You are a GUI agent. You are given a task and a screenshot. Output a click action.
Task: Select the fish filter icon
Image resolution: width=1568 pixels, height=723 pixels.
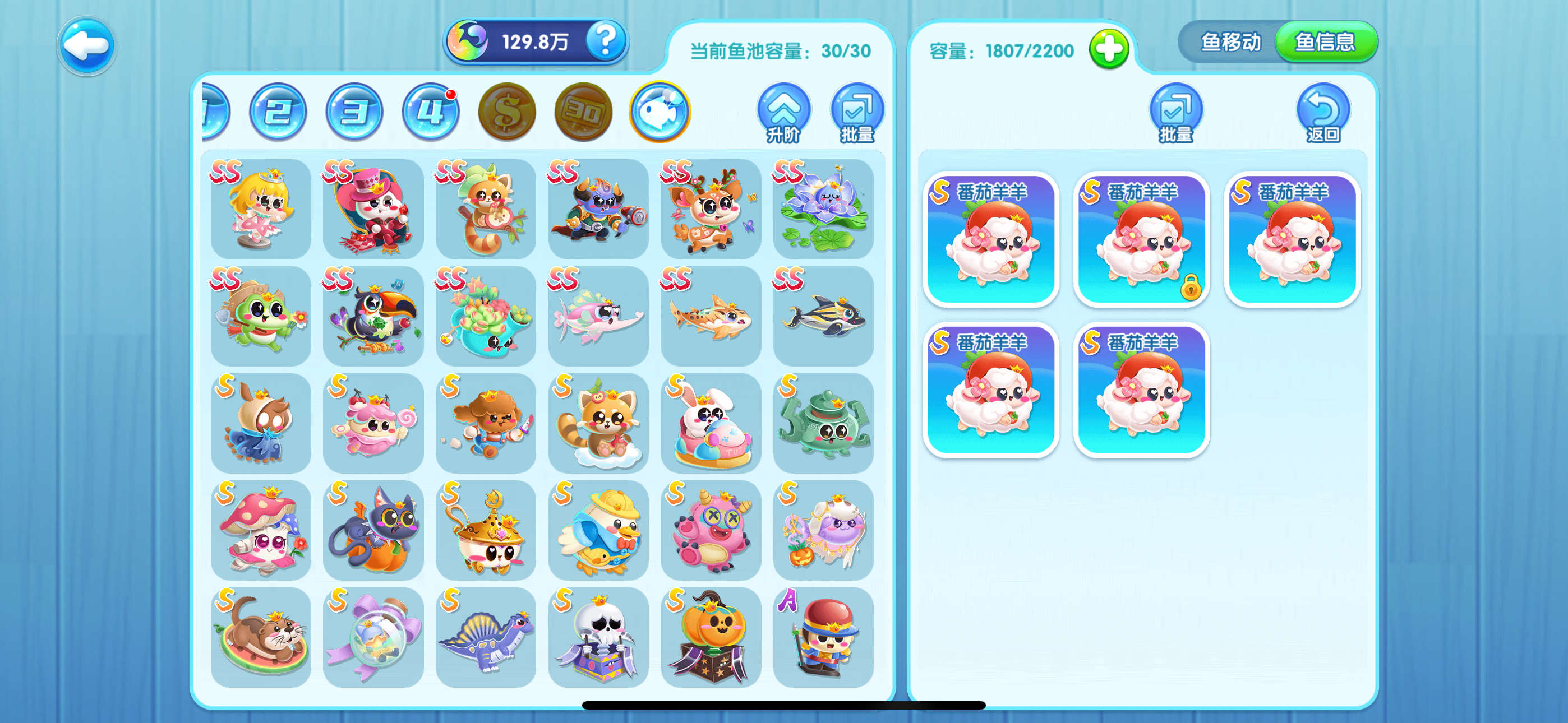[662, 112]
